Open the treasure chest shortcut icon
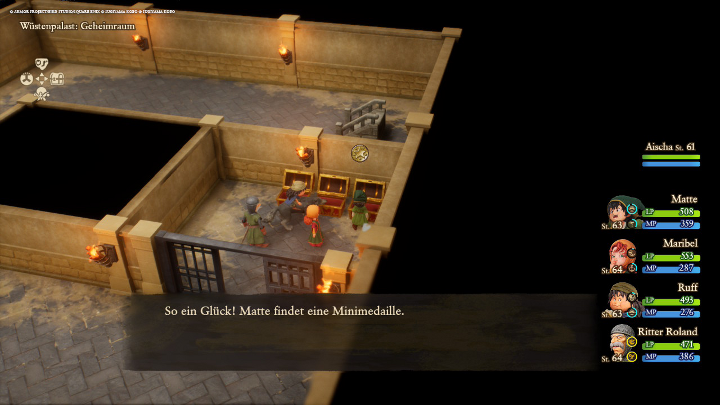Image resolution: width=720 pixels, height=405 pixels. tap(58, 79)
